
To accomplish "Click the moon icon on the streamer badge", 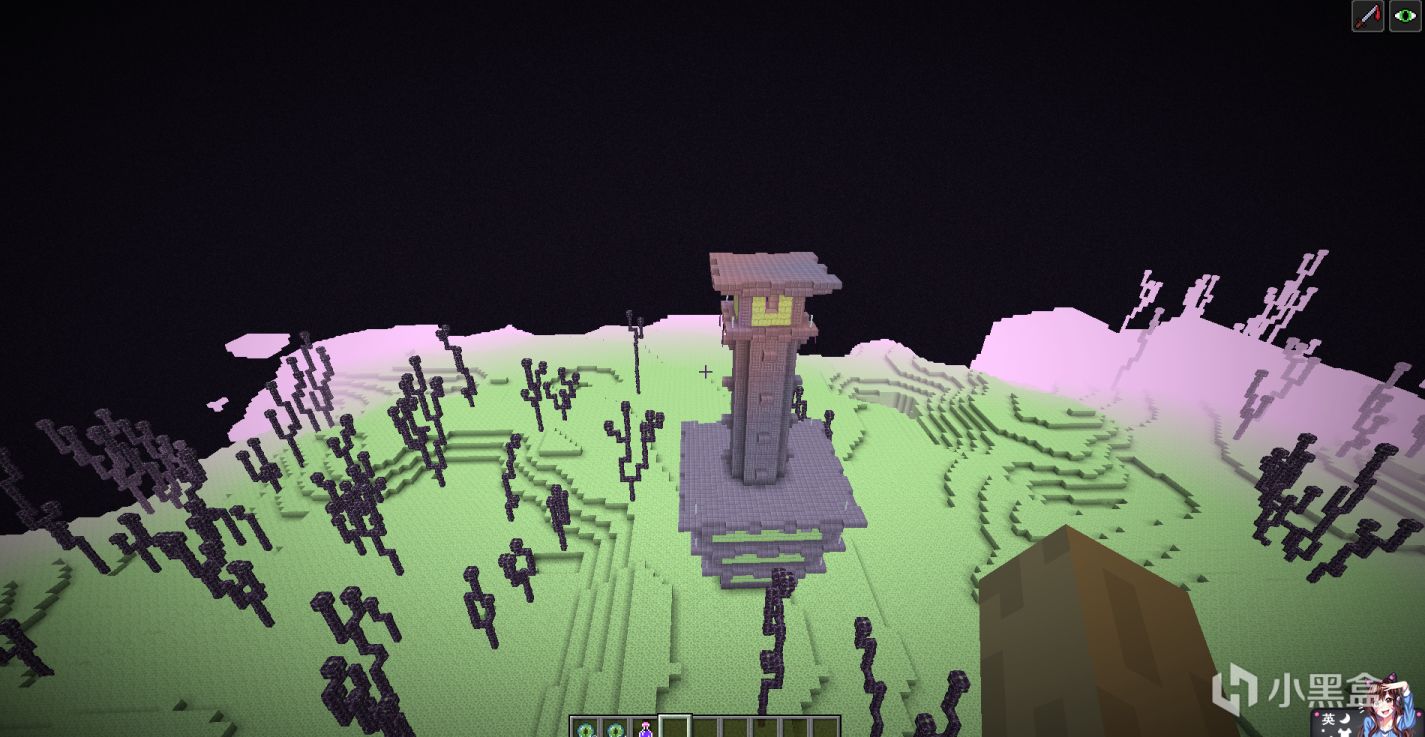I will pos(1344,720).
